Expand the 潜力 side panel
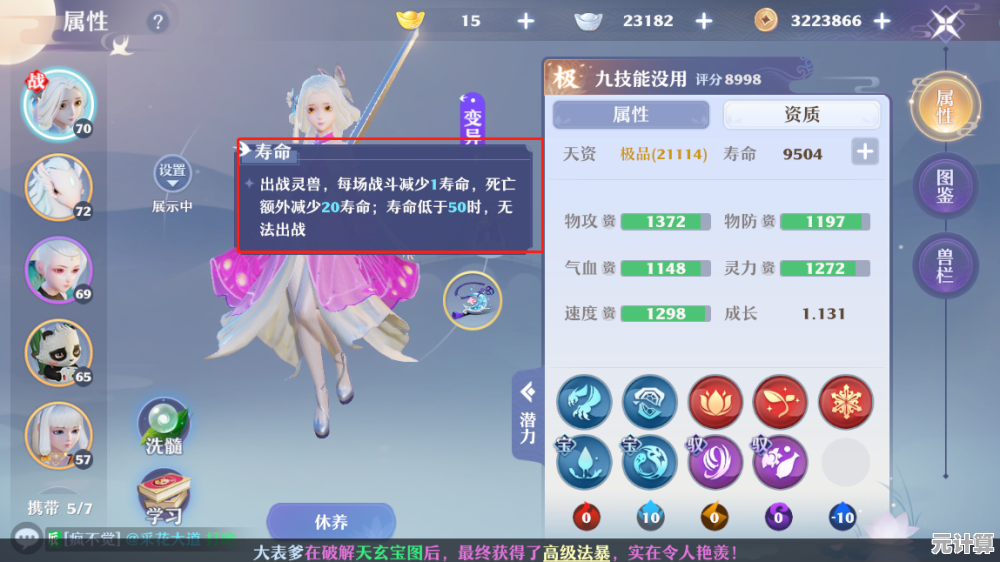This screenshot has width=1000, height=562. point(527,412)
